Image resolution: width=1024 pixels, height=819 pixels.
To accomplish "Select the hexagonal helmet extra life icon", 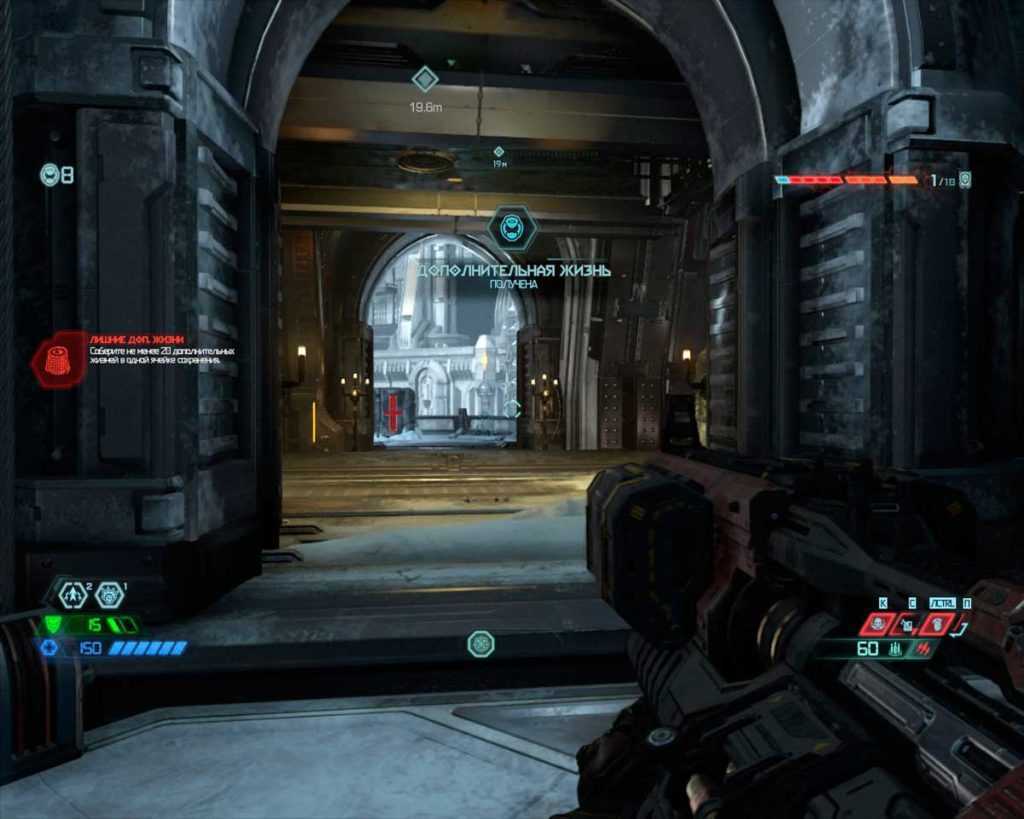I will click(512, 227).
